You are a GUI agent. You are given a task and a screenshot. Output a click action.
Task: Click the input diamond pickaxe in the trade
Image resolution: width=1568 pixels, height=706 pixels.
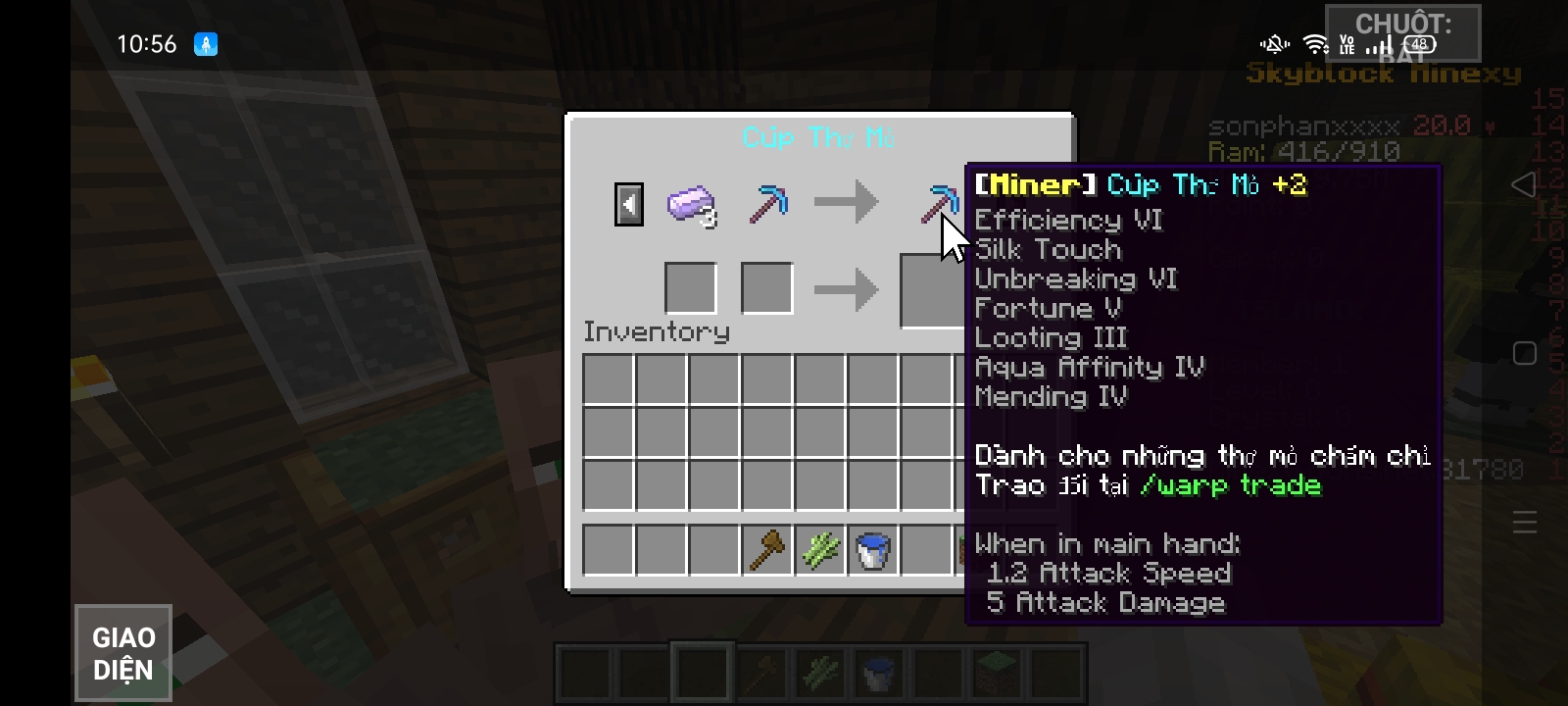pos(768,204)
